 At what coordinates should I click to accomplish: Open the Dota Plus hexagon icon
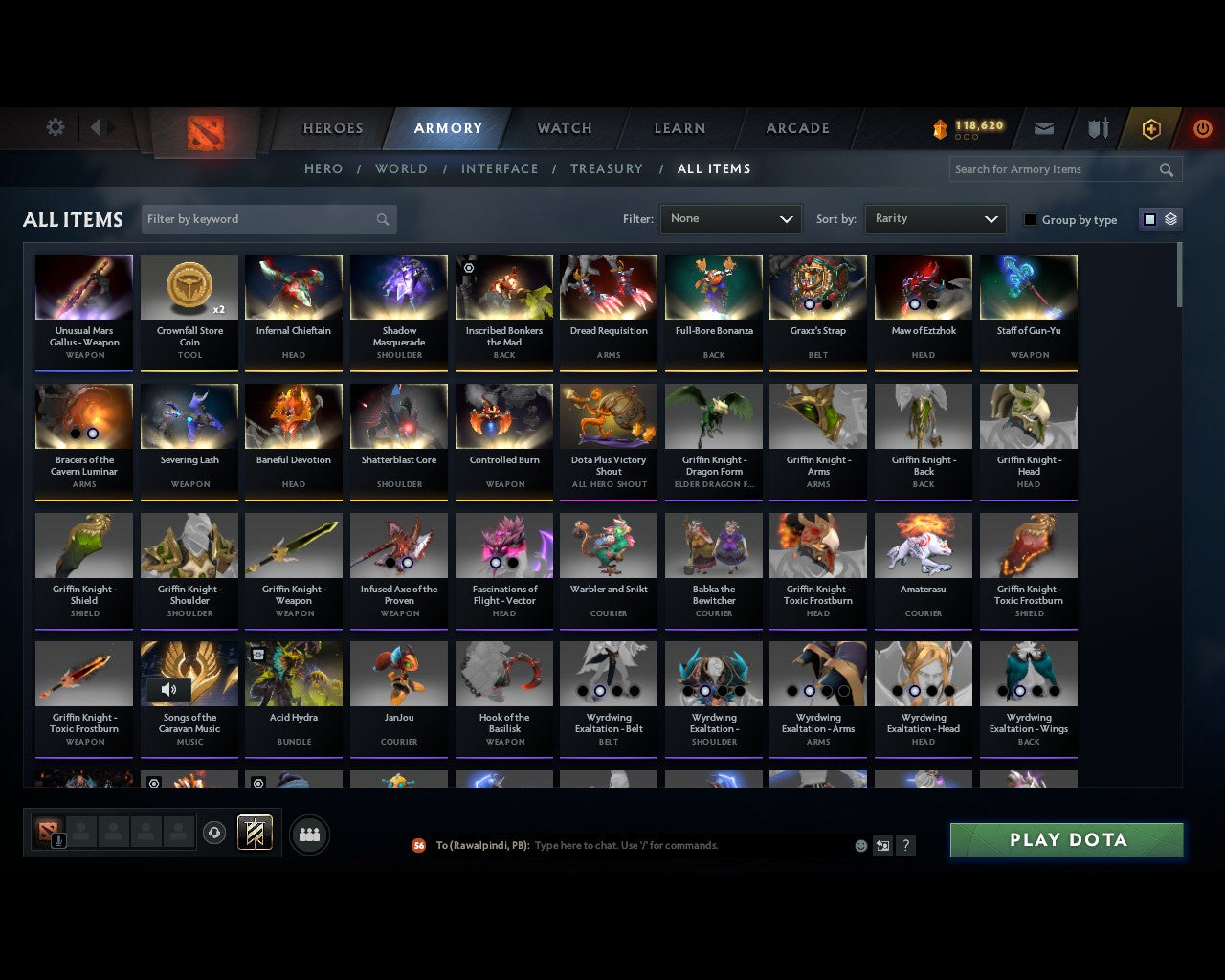pos(1151,127)
